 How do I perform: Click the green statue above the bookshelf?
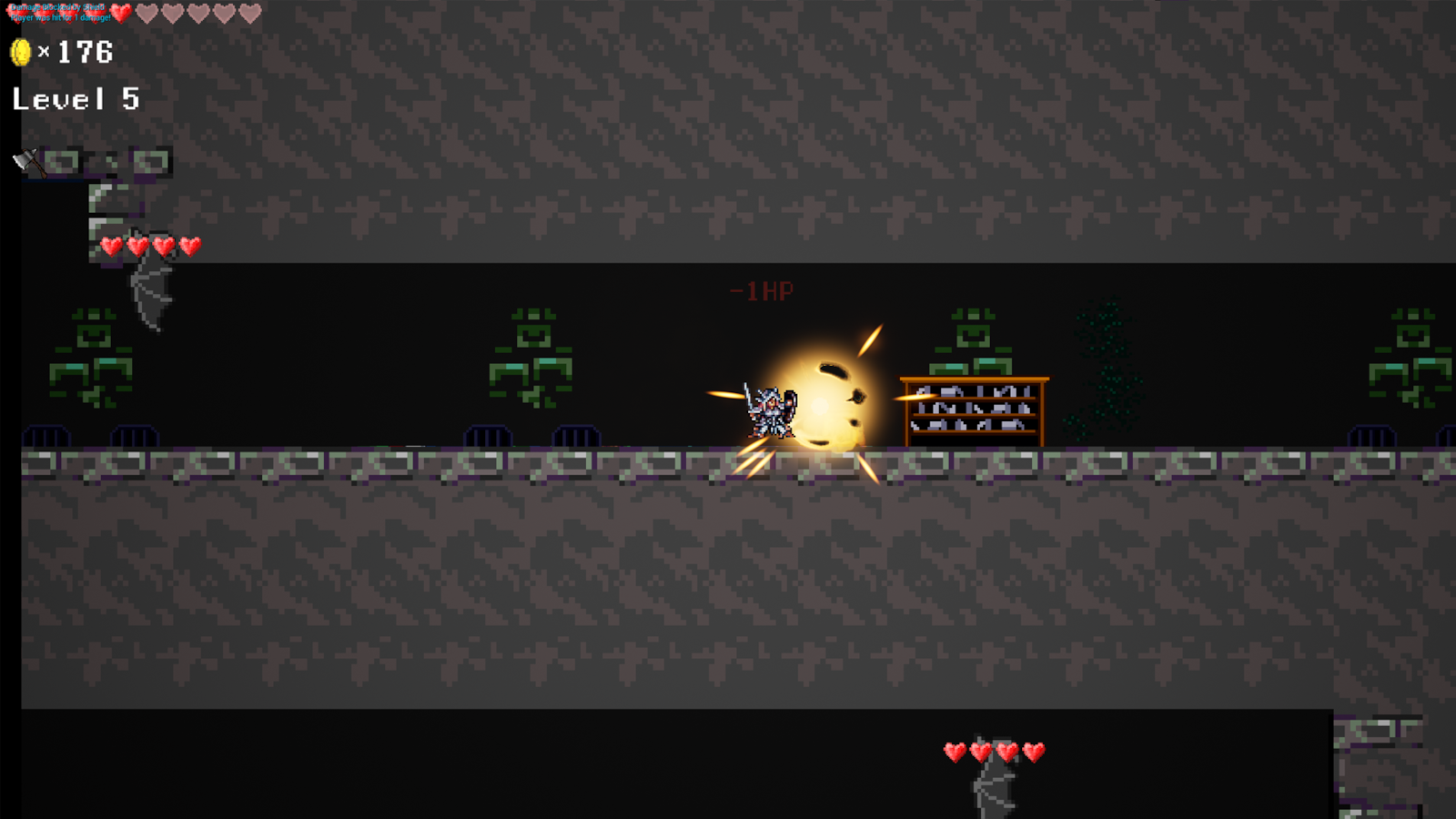coord(974,337)
